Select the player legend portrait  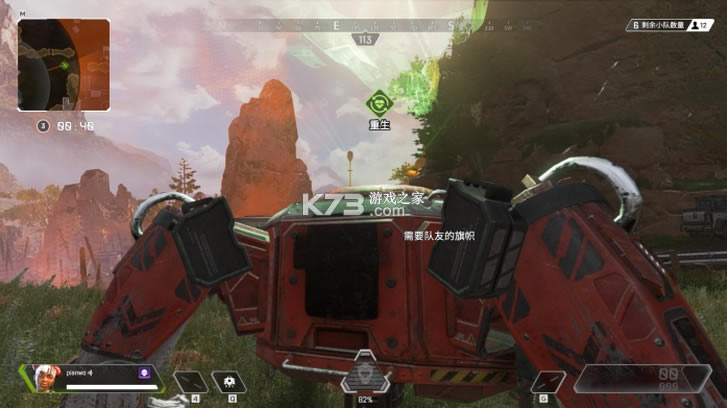coord(46,379)
